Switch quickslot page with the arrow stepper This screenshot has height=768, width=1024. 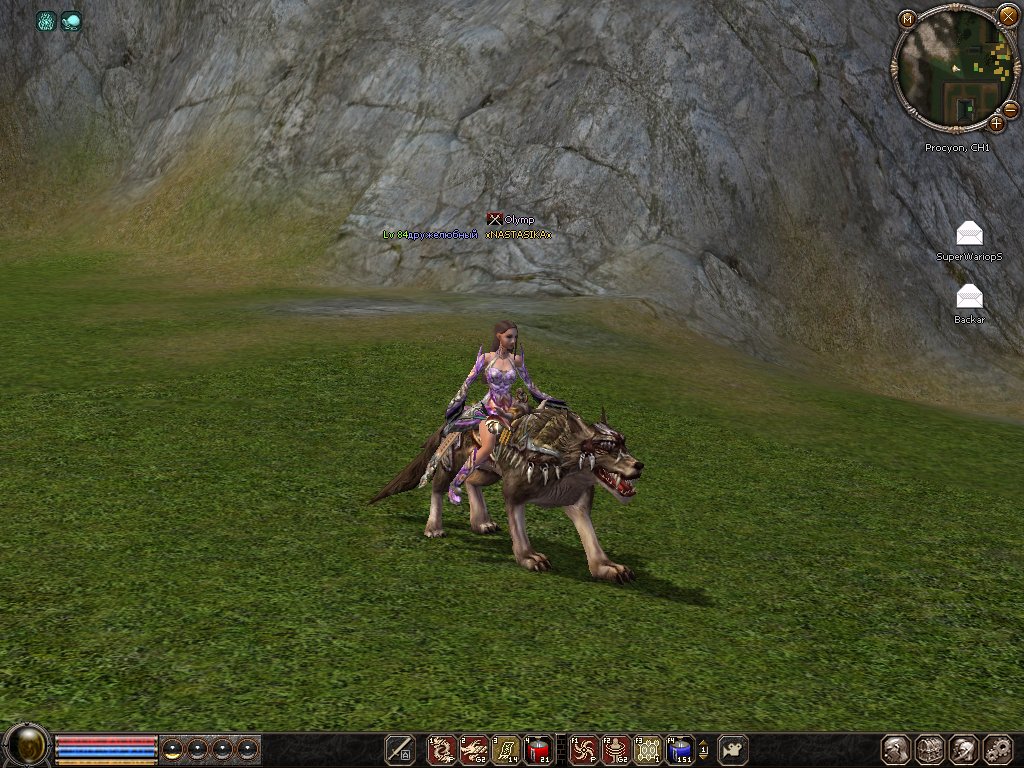pyautogui.click(x=703, y=749)
